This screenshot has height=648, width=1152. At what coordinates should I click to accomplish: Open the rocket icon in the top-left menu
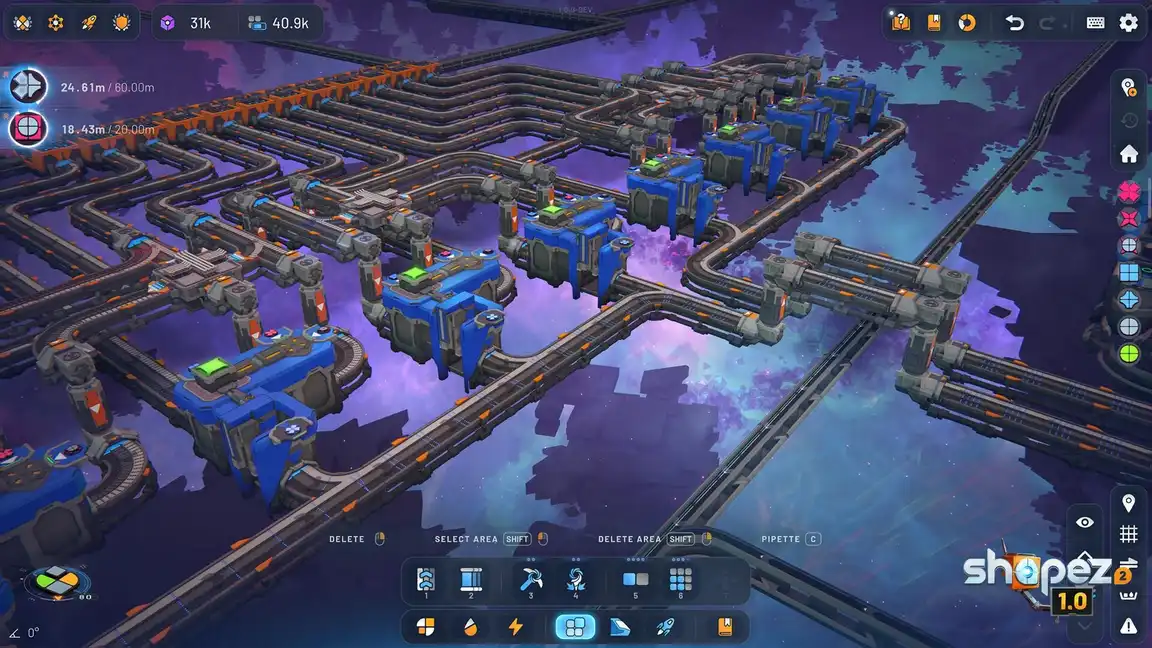pos(88,22)
